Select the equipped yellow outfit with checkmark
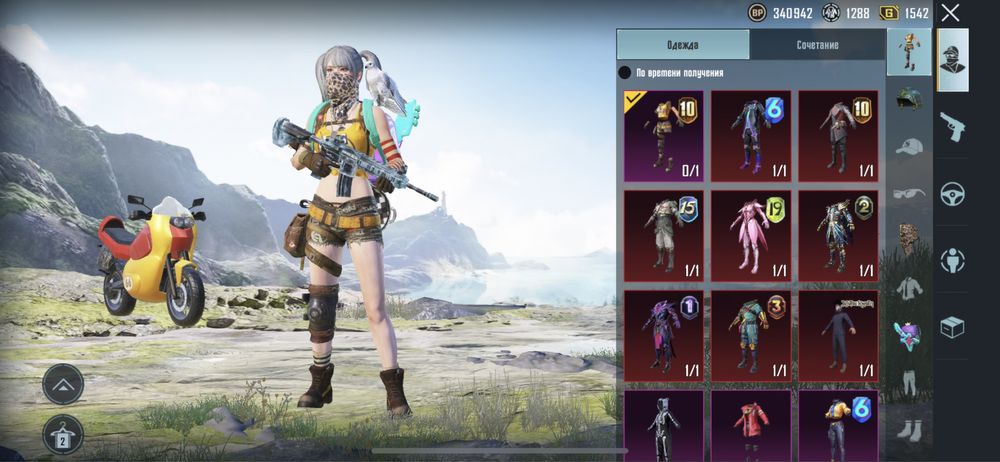Viewport: 1000px width, 462px height. [663, 136]
